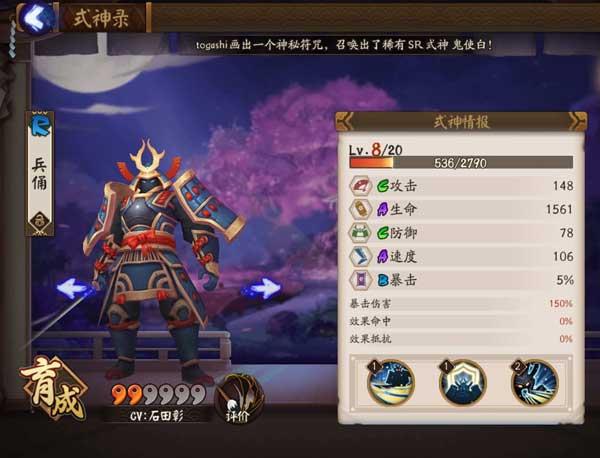The image size is (600, 458).
Task: Open the 育成 cultivation menu
Action: click(52, 381)
